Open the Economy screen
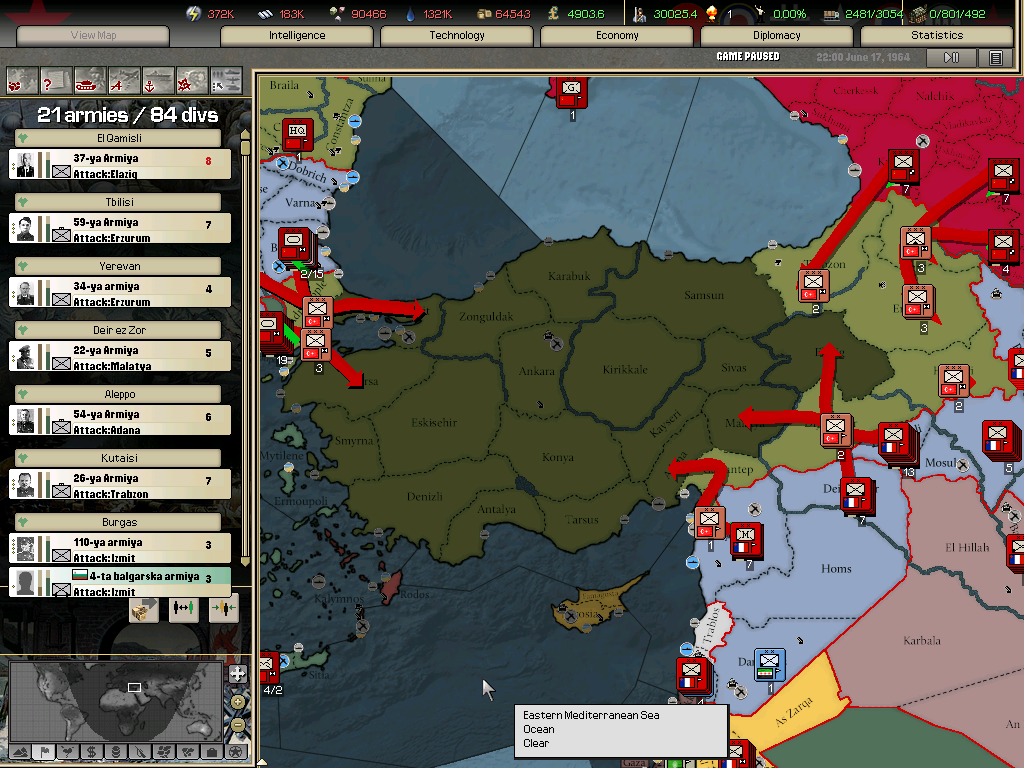 tap(617, 35)
